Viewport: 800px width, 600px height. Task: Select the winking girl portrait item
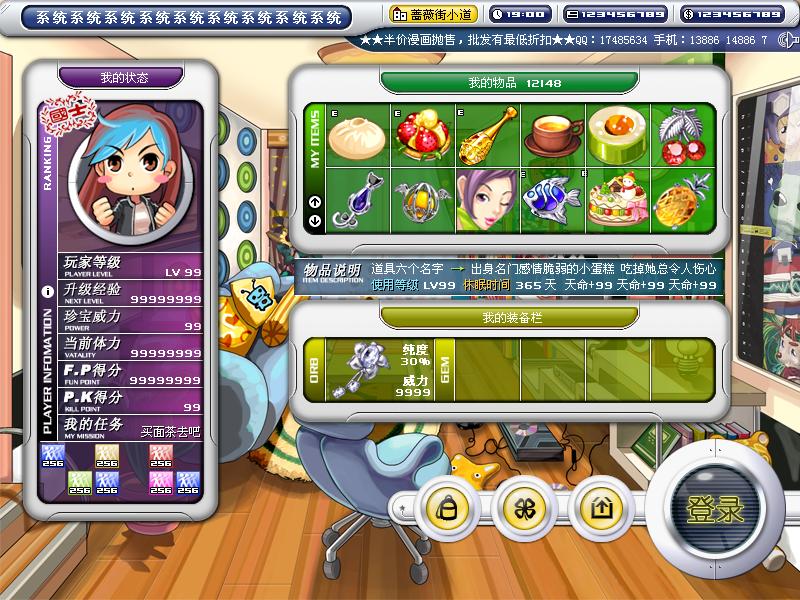pyautogui.click(x=488, y=199)
